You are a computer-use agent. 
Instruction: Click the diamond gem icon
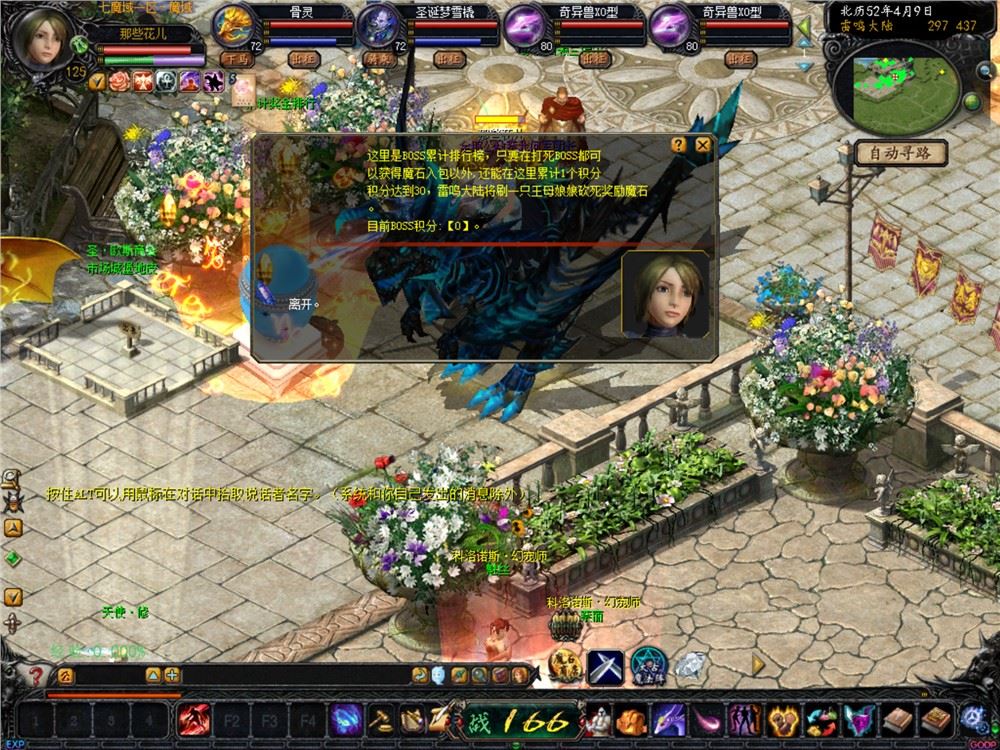(688, 664)
